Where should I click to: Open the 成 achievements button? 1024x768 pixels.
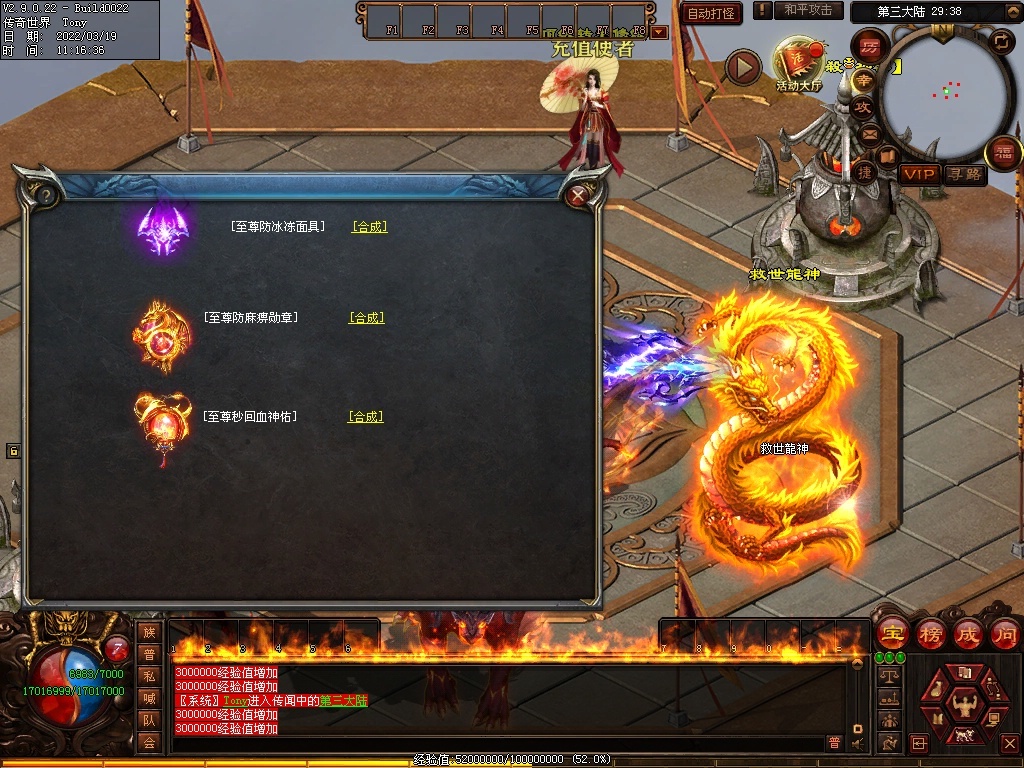(x=968, y=634)
